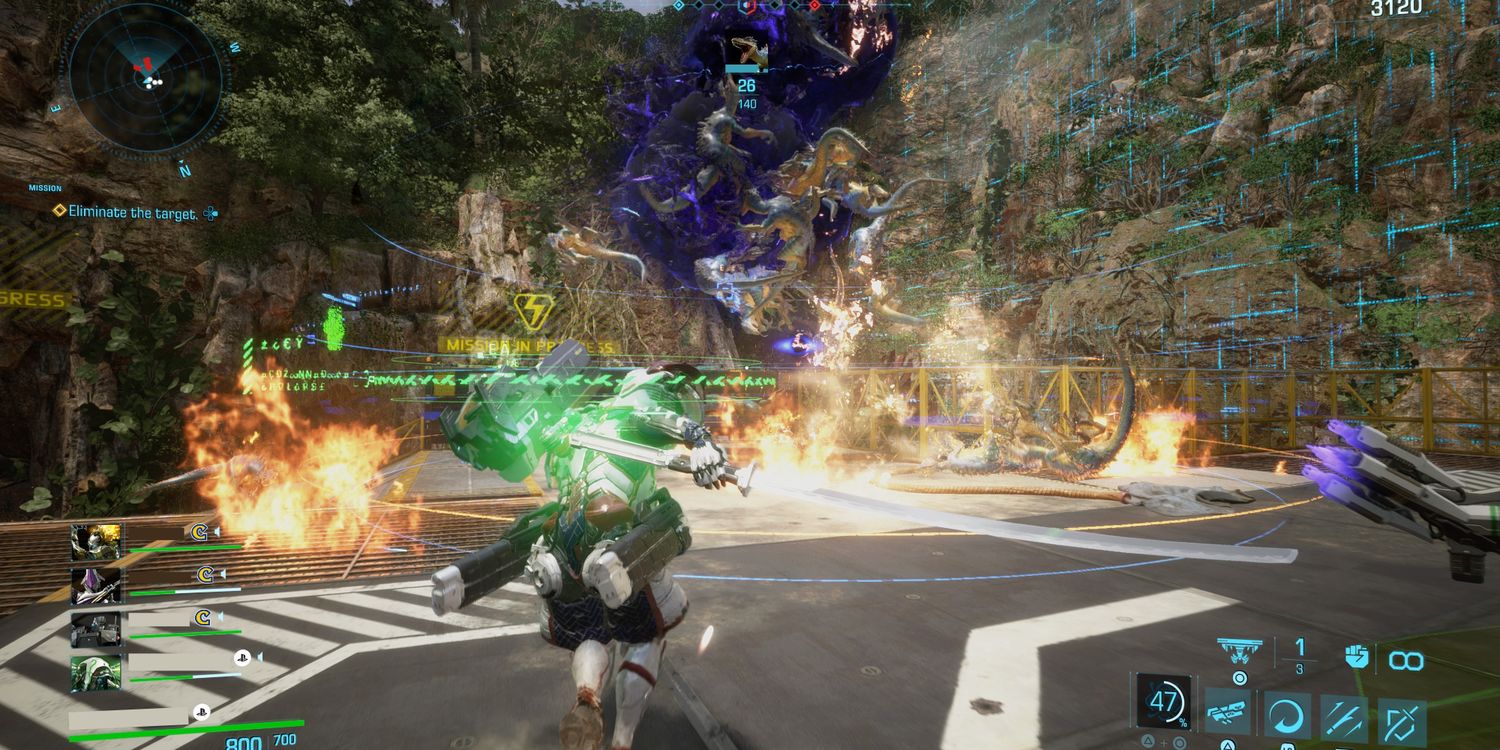Click the raptor target portrait

click(746, 51)
